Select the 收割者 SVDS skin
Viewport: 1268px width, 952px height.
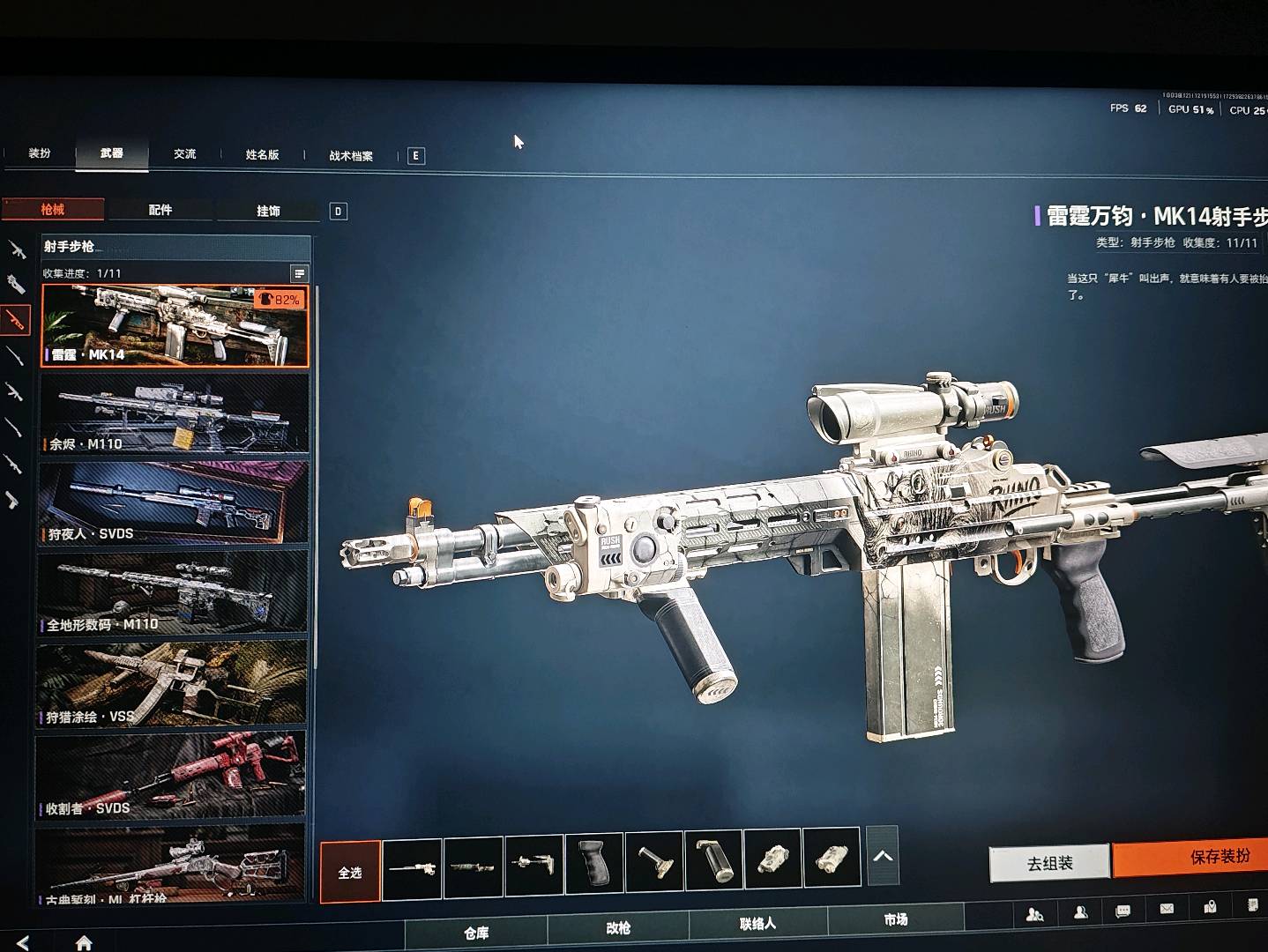pos(171,775)
